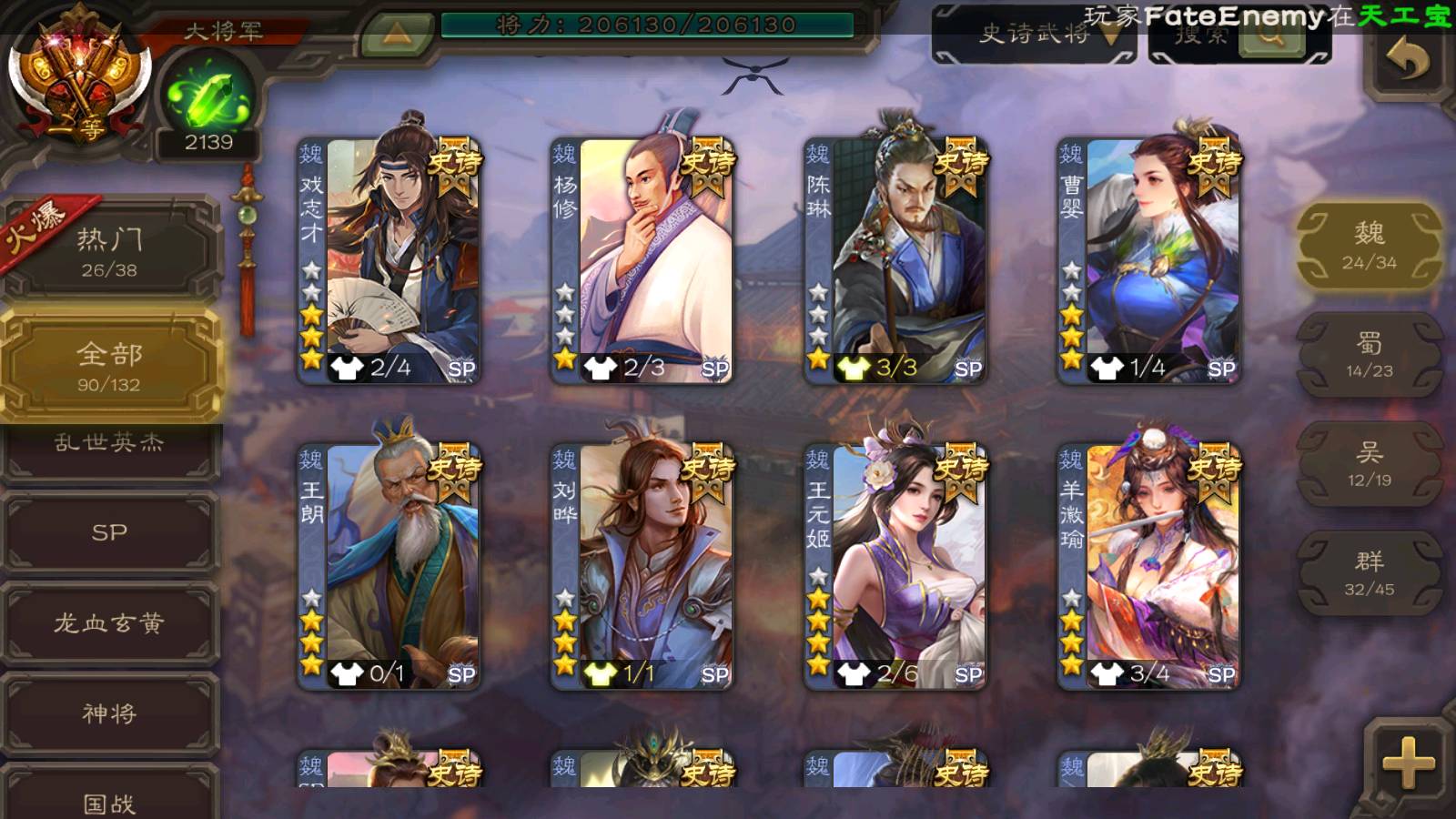Choose the 杨修 hero card
Screen dimensions: 1456x819
642,260
